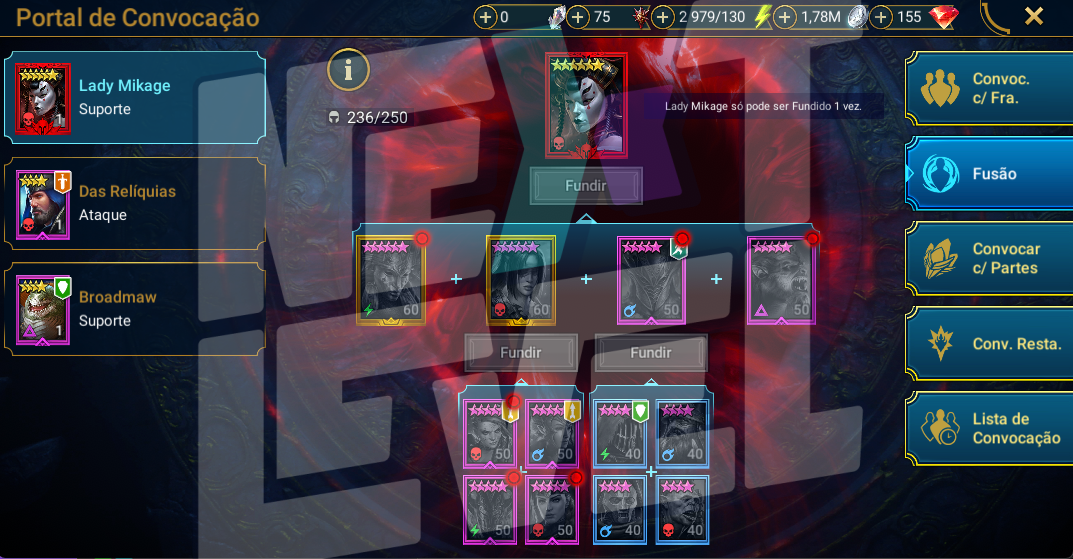View the large Lady Mikage portrait
This screenshot has height=559, width=1073.
coord(586,105)
